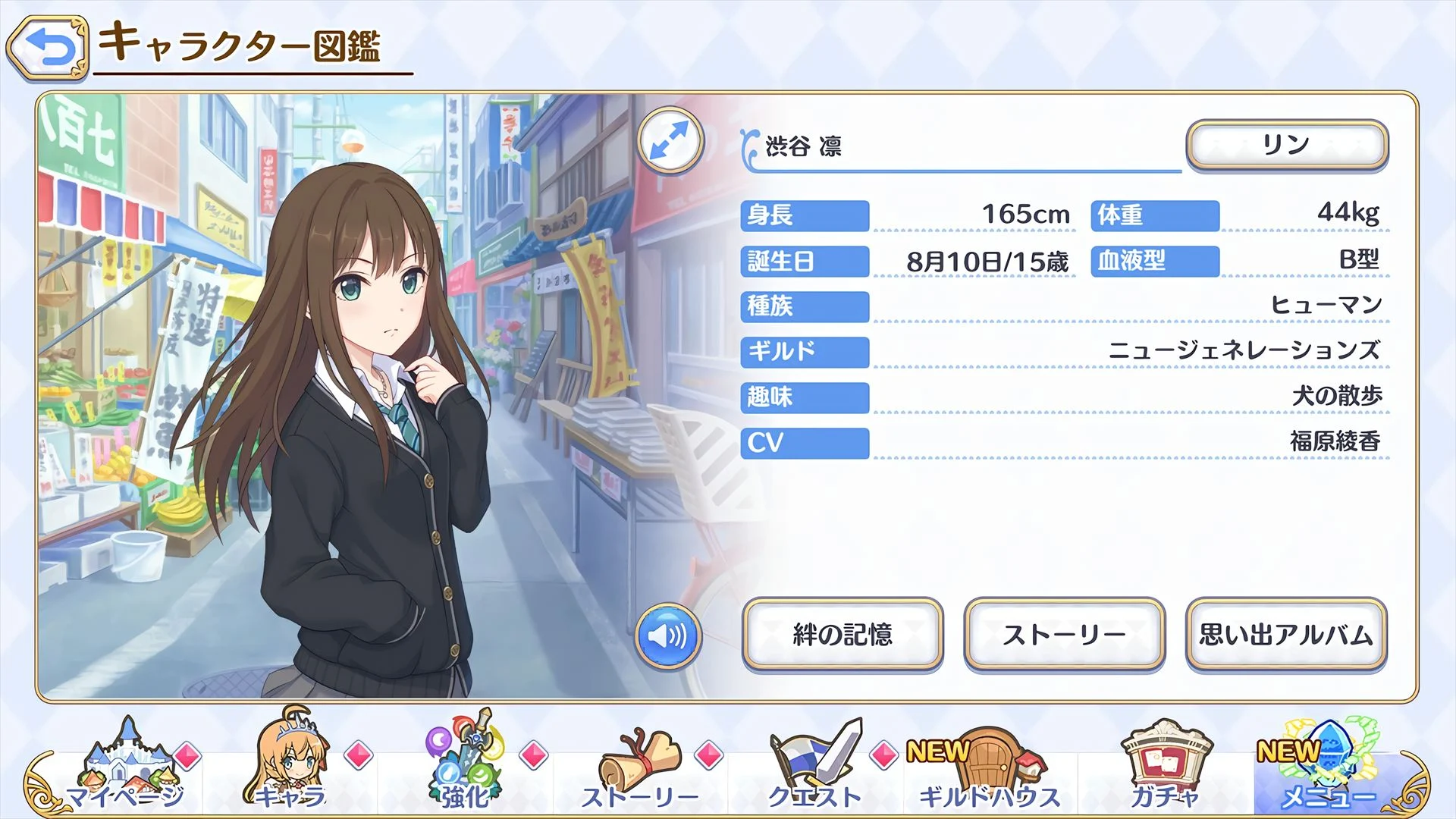
Task: Open the character ストーリー button in the panel
Action: [1064, 635]
